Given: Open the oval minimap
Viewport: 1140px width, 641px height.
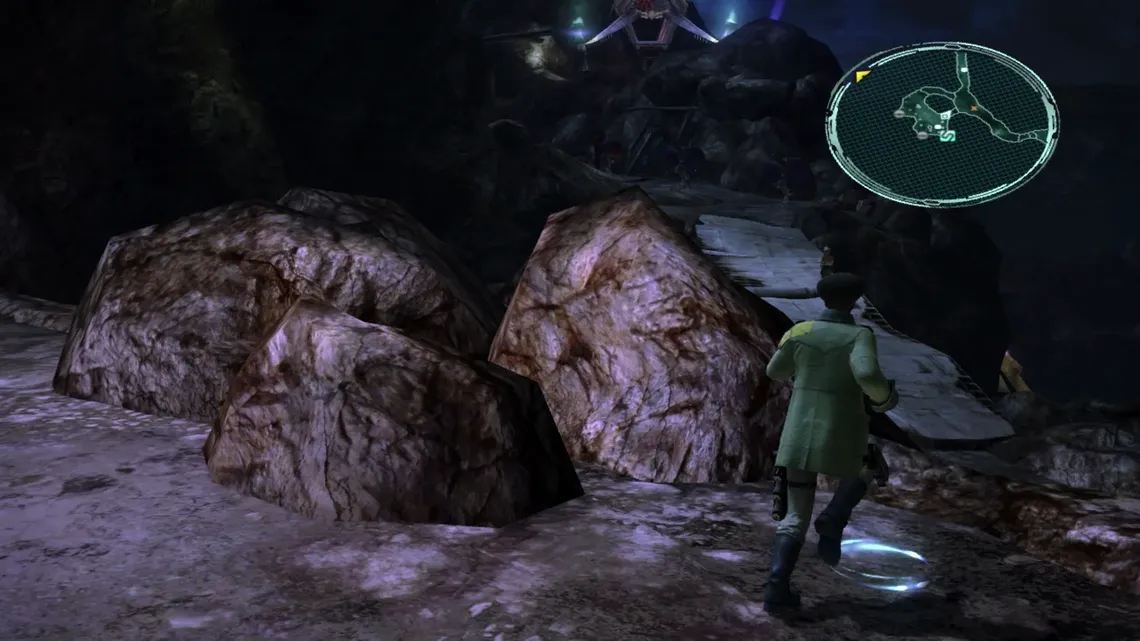Looking at the screenshot, I should click(941, 124).
